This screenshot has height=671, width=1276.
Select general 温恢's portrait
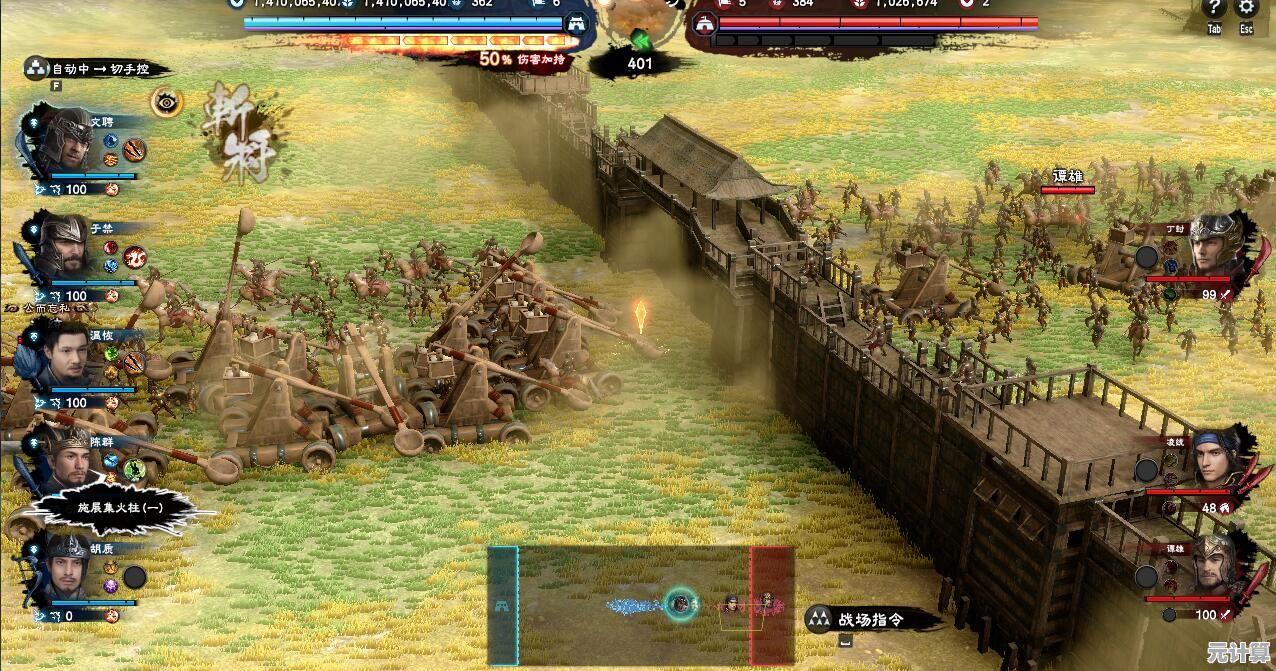tap(64, 356)
